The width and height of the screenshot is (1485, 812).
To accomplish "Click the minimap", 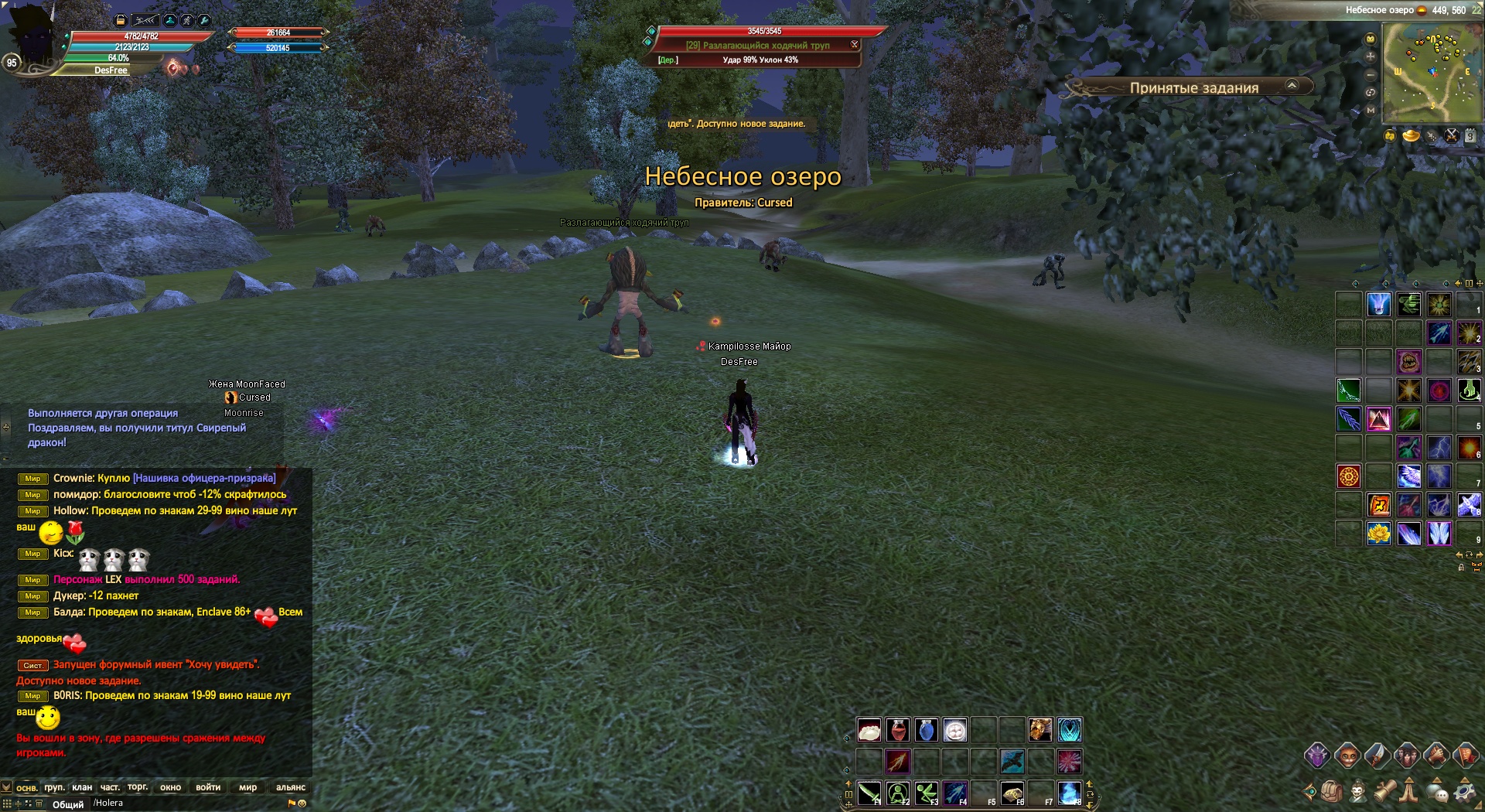I will click(x=1432, y=72).
